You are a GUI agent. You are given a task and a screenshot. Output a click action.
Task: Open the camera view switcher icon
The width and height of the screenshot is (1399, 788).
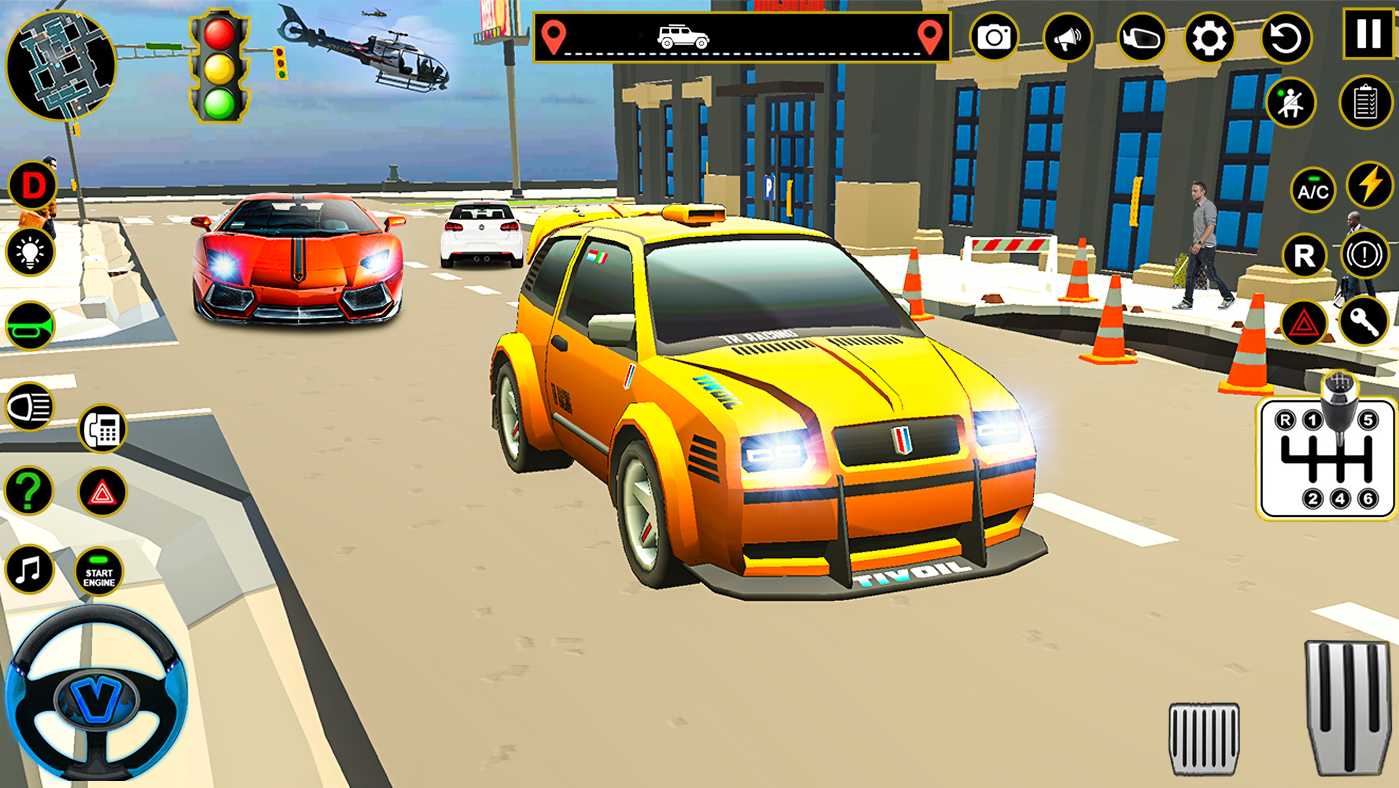995,38
